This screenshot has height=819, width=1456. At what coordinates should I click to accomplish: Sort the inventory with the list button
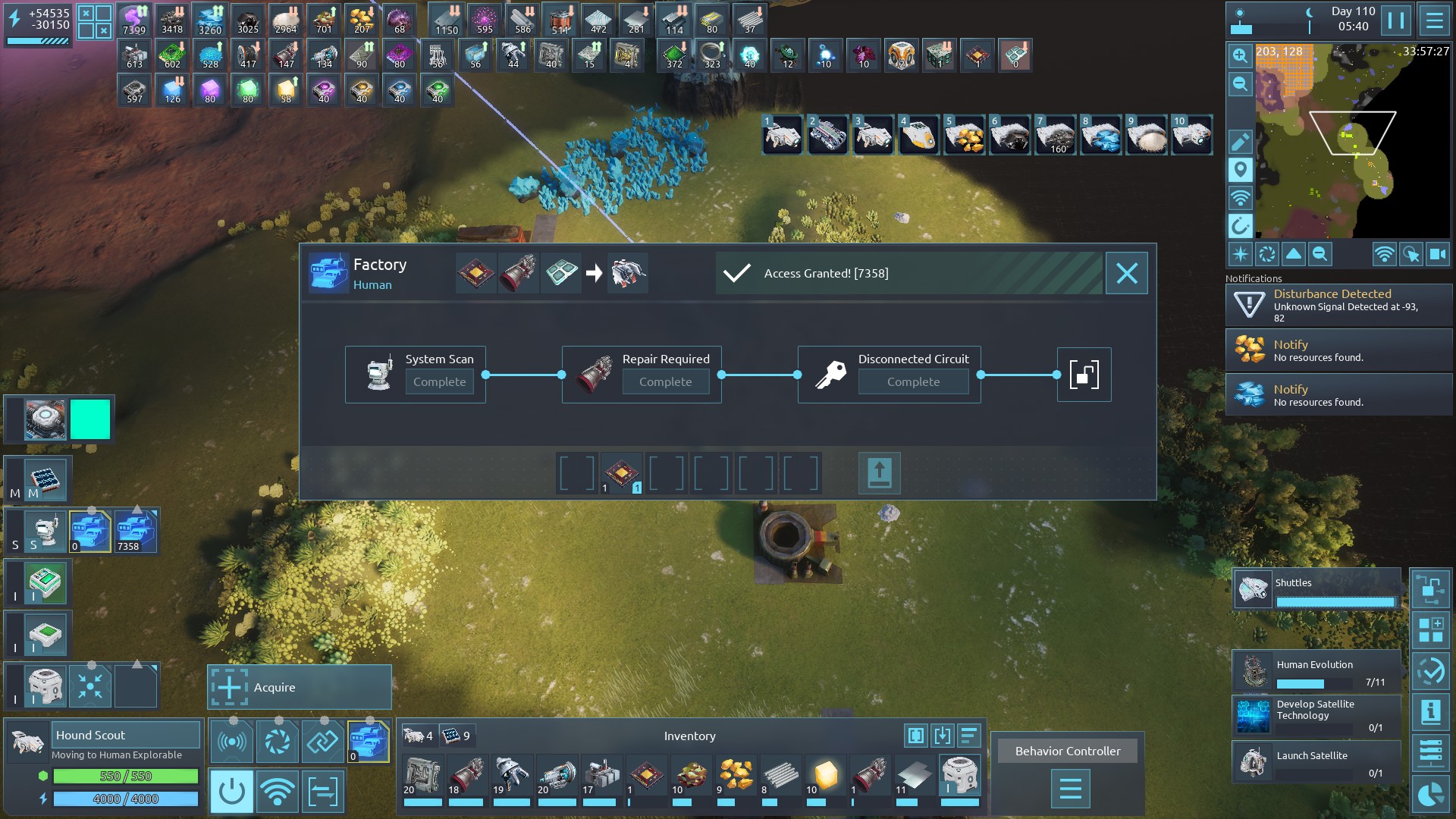pyautogui.click(x=968, y=735)
